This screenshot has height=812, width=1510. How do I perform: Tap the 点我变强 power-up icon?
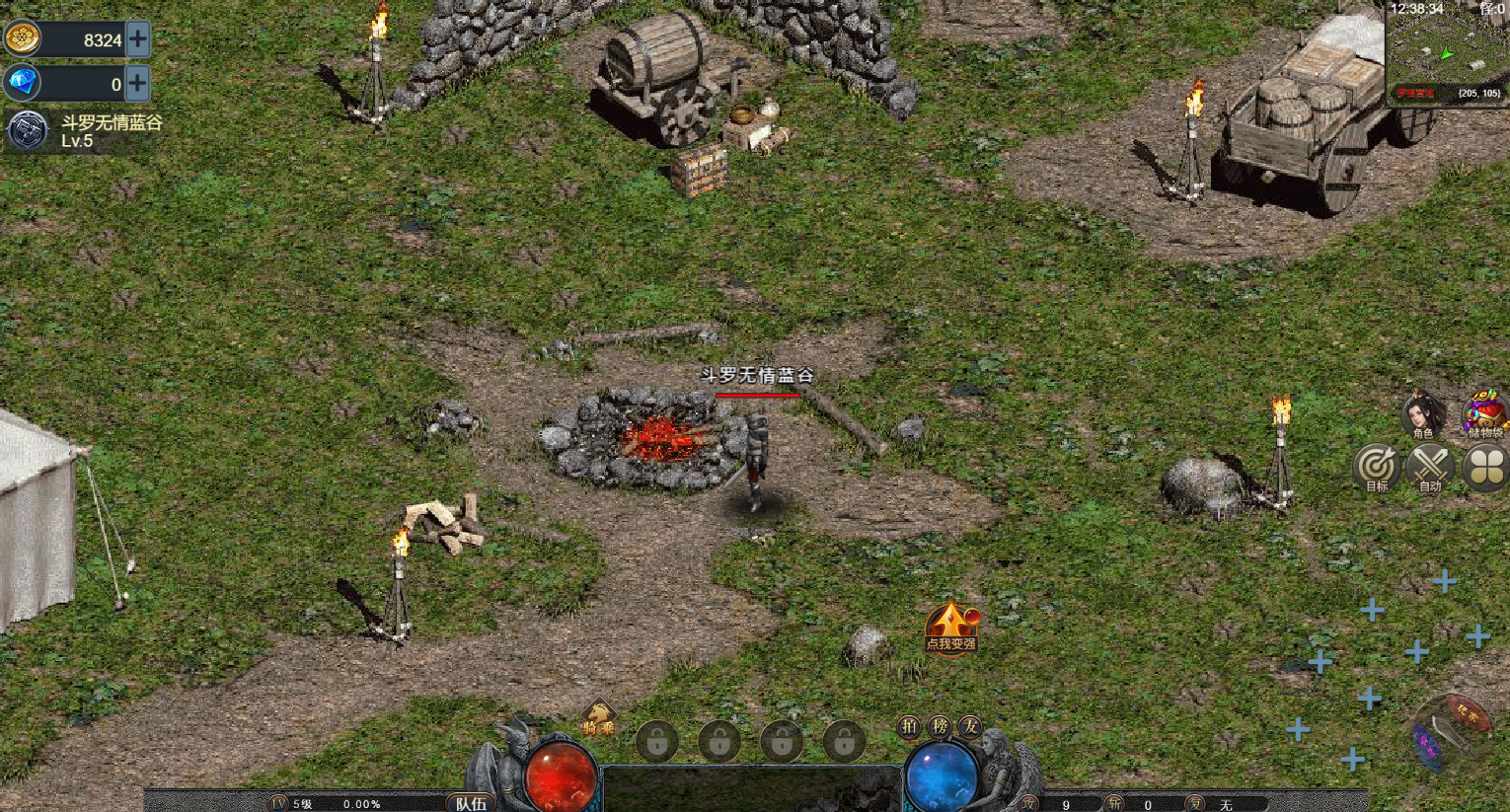coord(950,627)
